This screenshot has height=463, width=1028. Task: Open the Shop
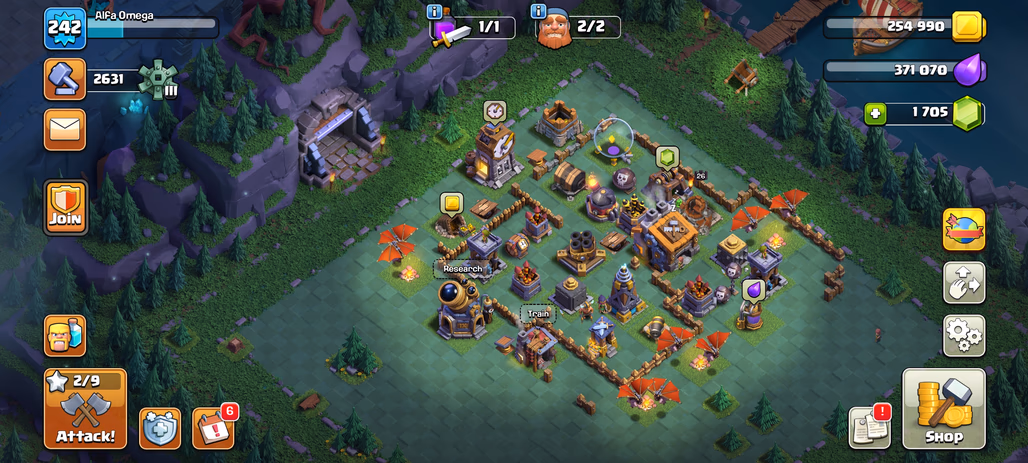(943, 410)
